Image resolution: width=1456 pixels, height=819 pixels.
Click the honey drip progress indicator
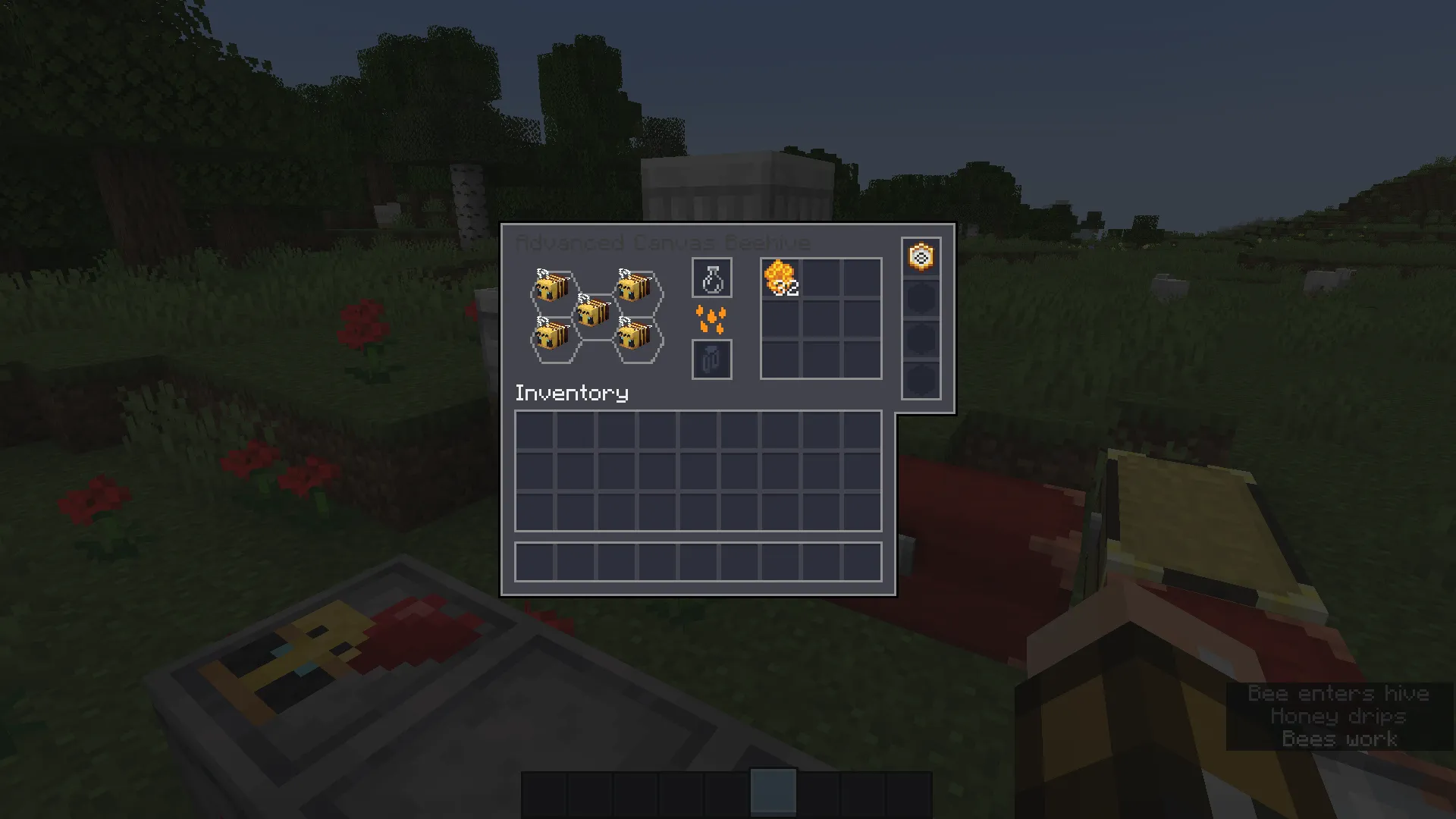[711, 319]
